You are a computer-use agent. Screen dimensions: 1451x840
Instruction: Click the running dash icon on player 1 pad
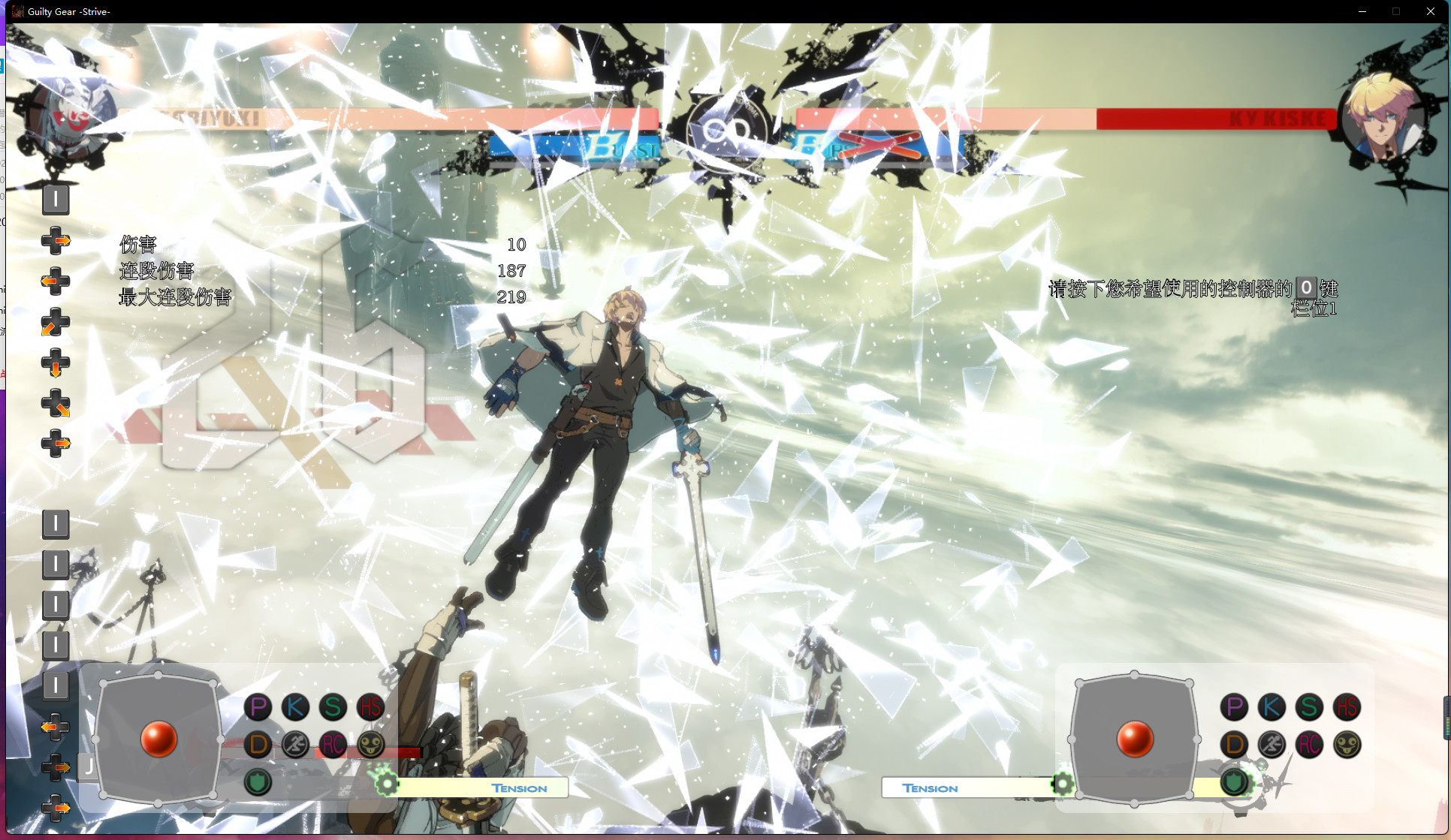(296, 745)
